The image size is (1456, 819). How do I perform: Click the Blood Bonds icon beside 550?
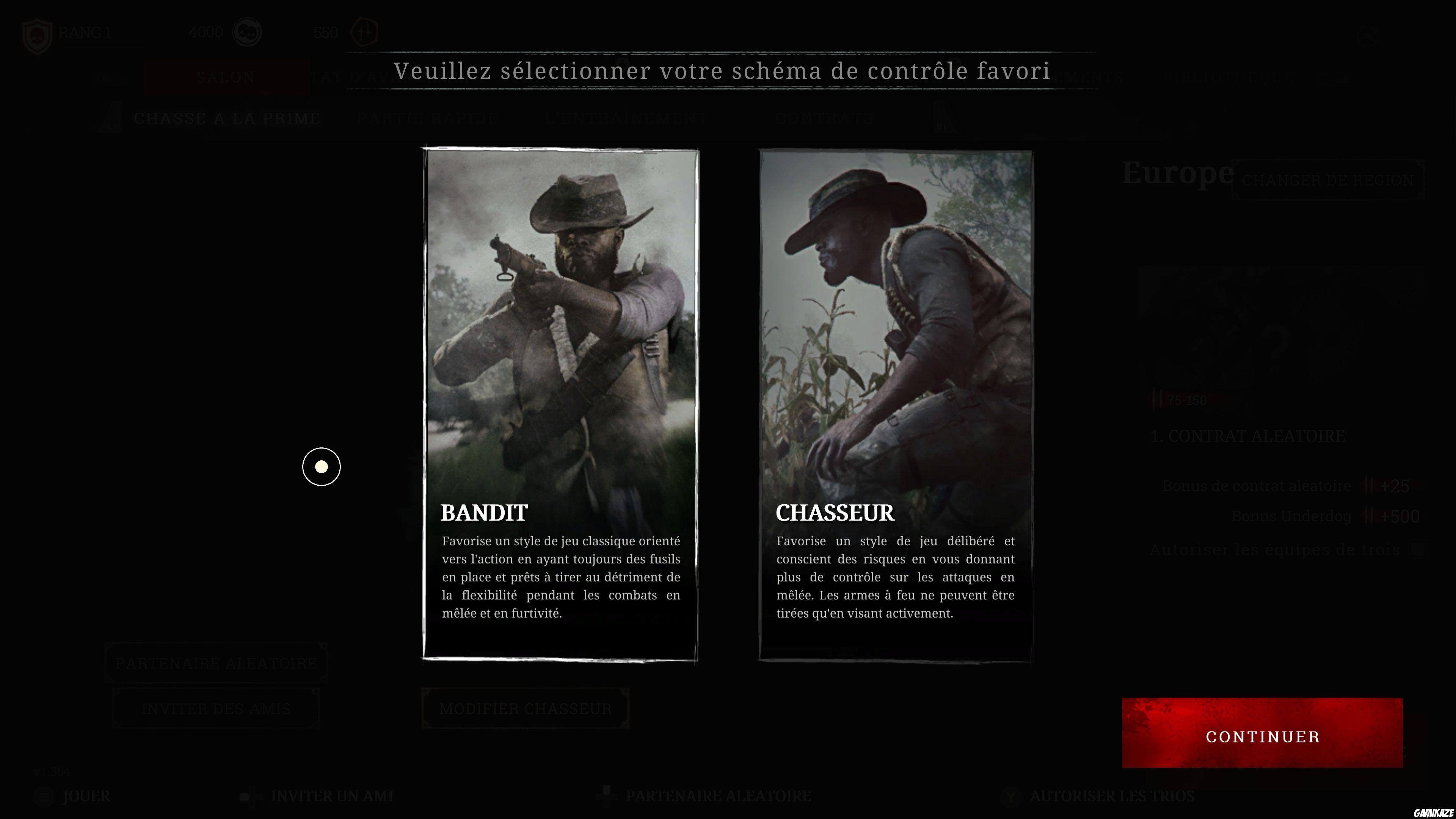(x=364, y=32)
